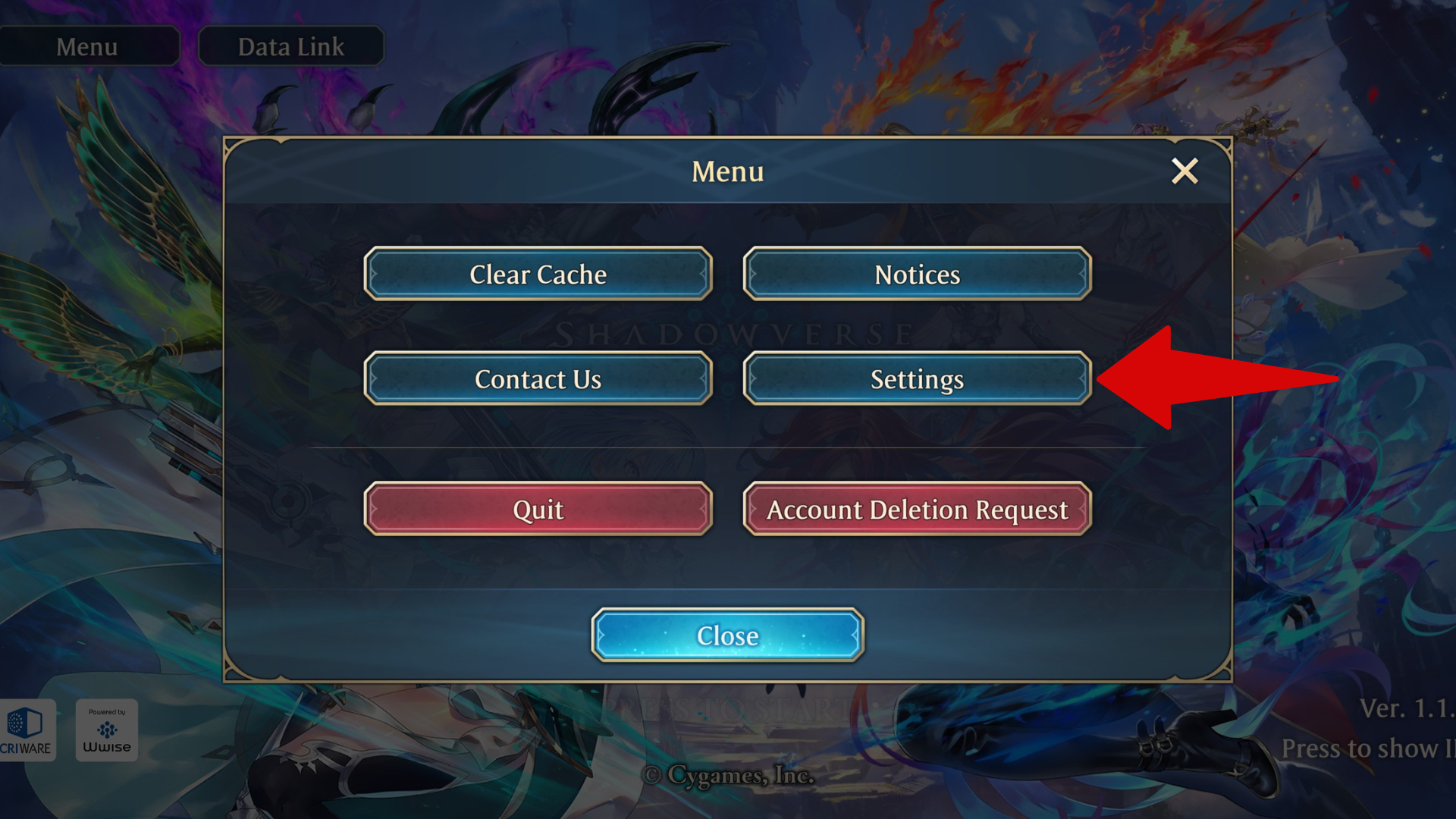Submit an Account Deletion Request
The height and width of the screenshot is (819, 1456).
coord(916,510)
